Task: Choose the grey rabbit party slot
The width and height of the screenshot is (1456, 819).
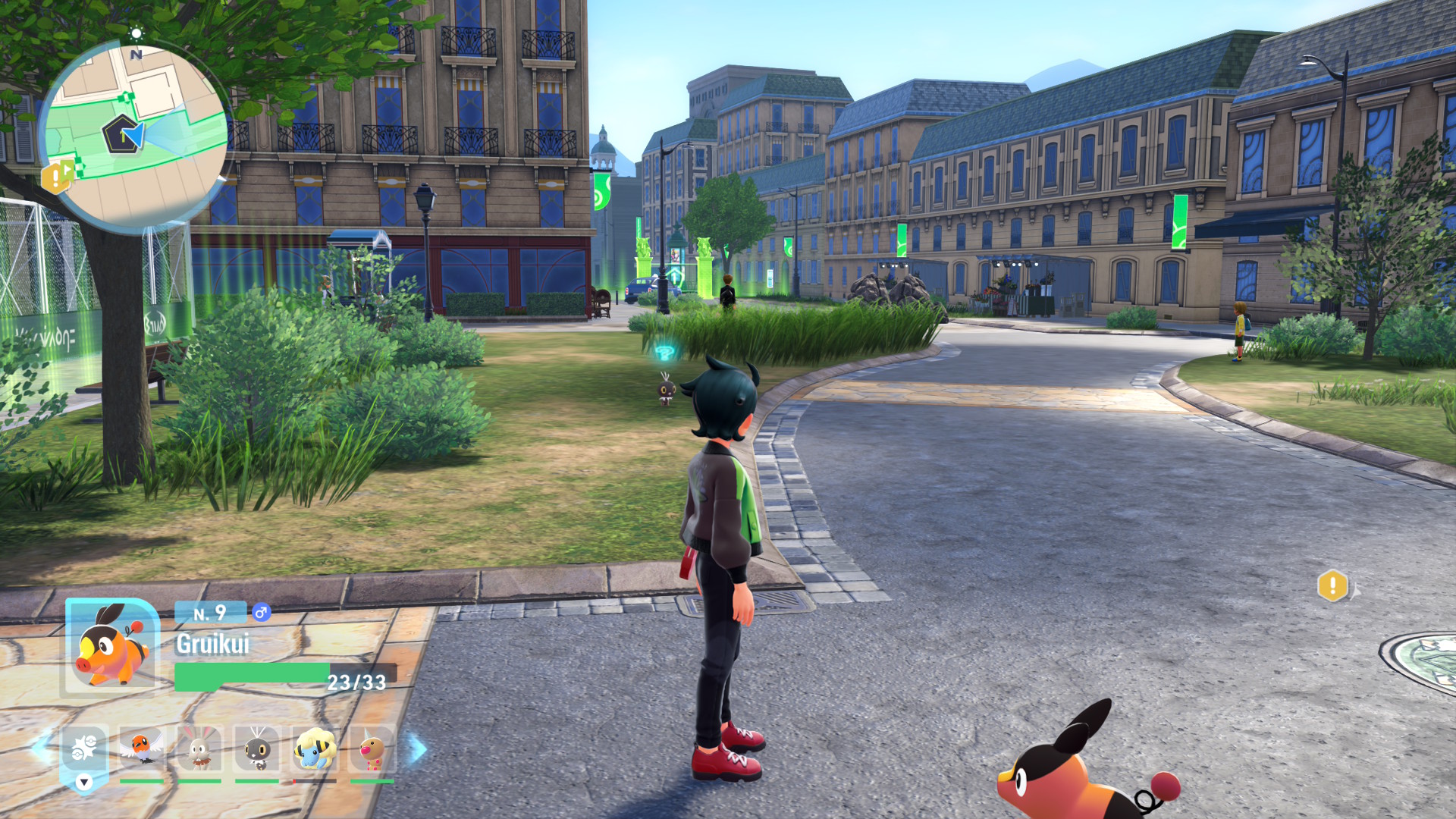Action: pyautogui.click(x=199, y=748)
